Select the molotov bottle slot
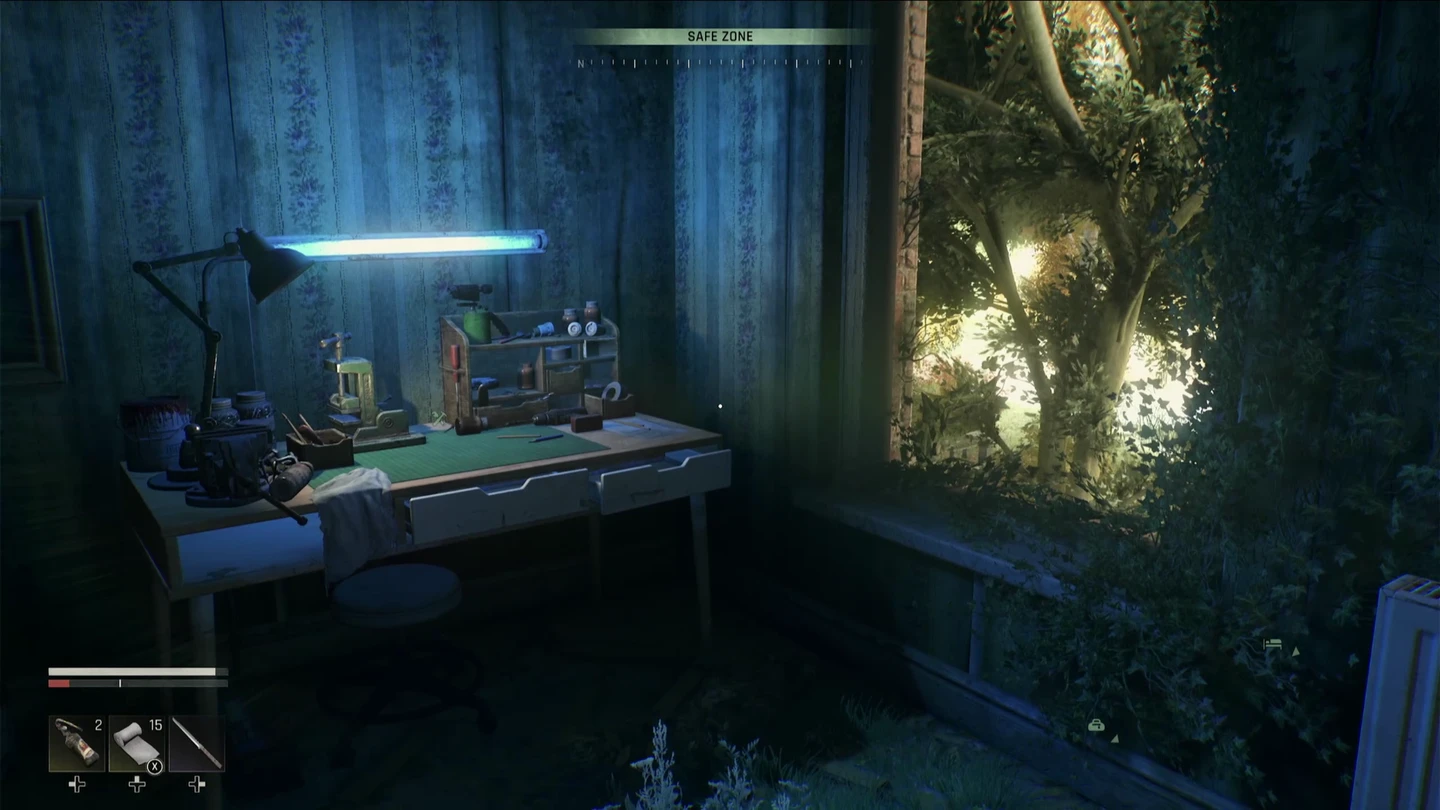 pyautogui.click(x=77, y=743)
